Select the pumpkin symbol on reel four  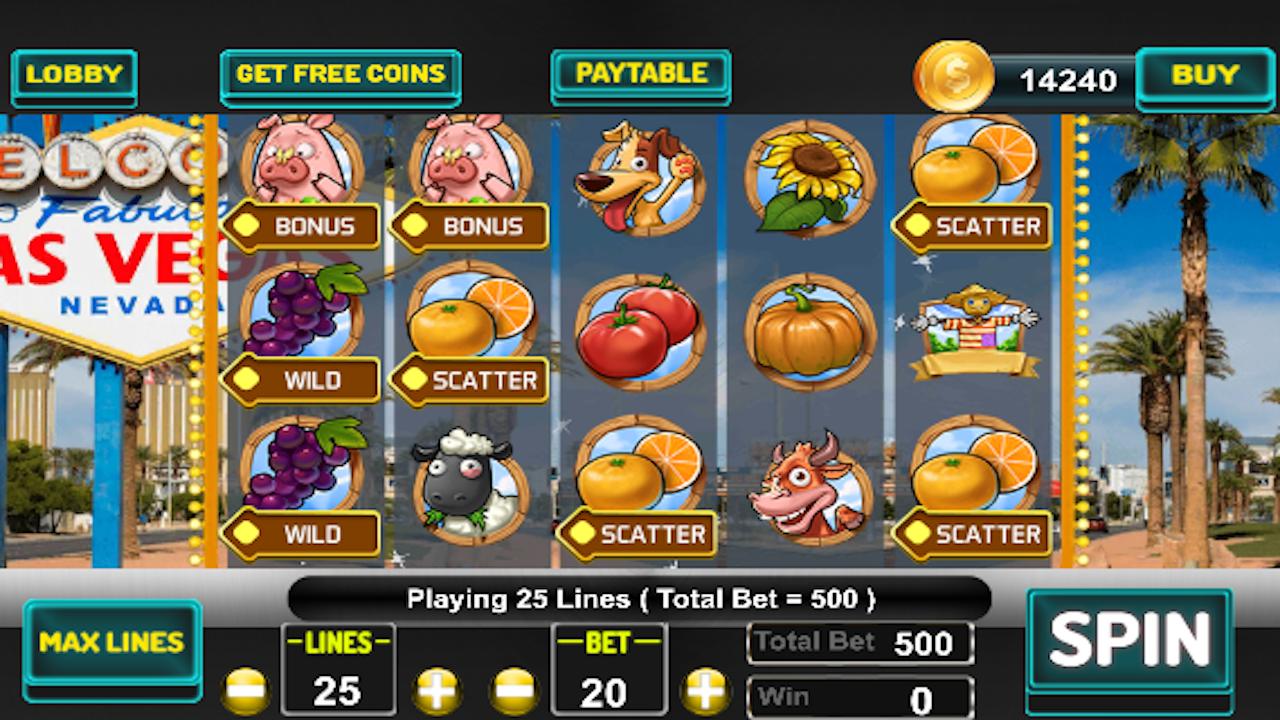[x=810, y=330]
